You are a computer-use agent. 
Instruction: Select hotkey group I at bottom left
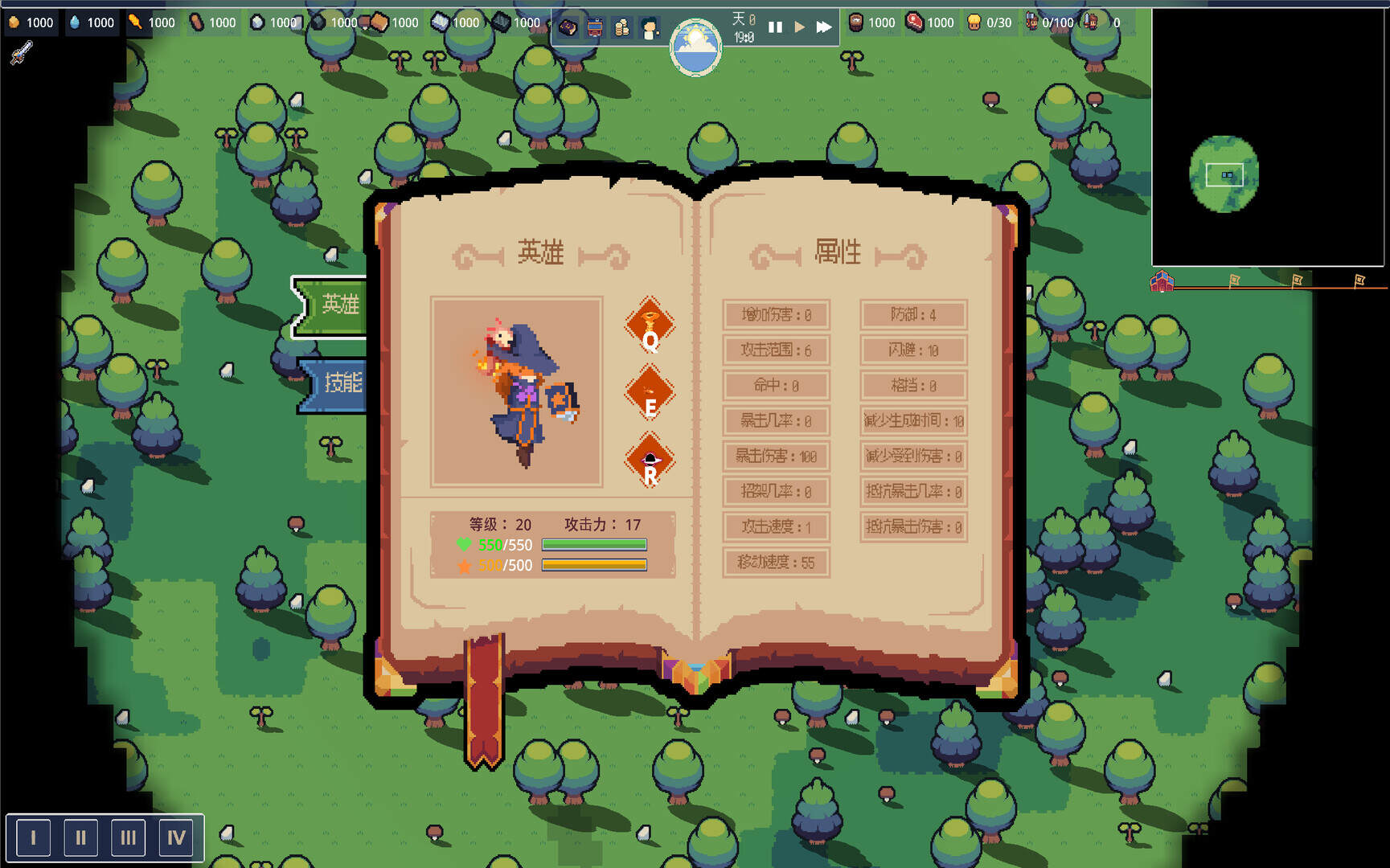click(33, 837)
